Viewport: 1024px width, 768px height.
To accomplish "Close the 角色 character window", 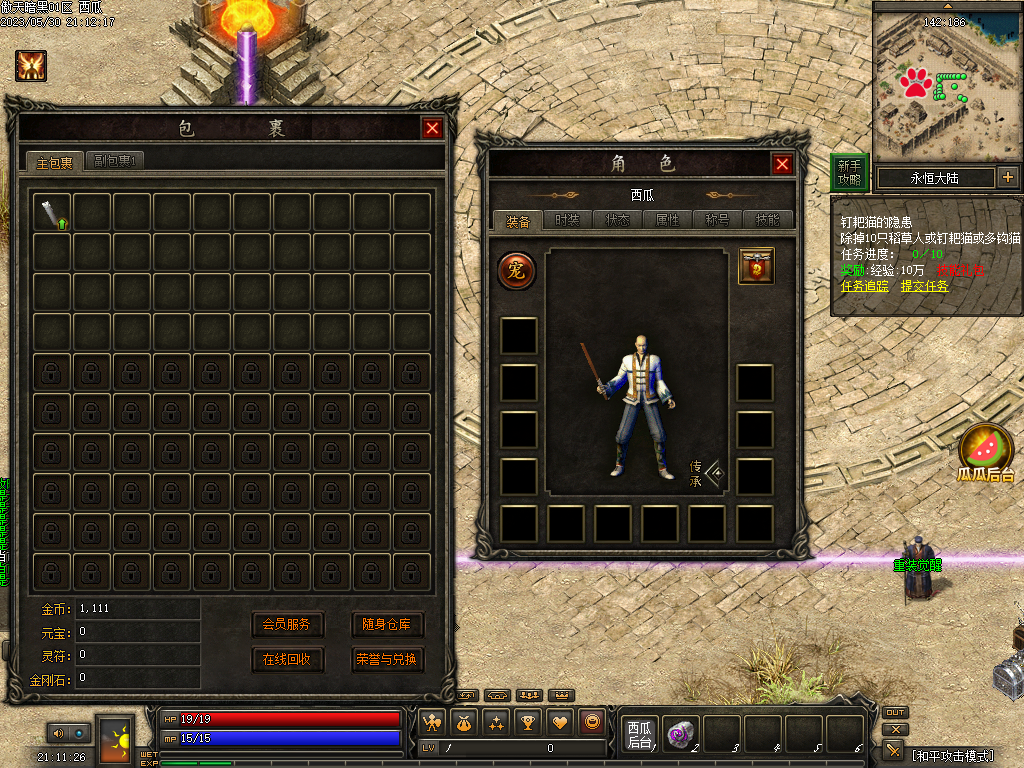I will pos(782,165).
